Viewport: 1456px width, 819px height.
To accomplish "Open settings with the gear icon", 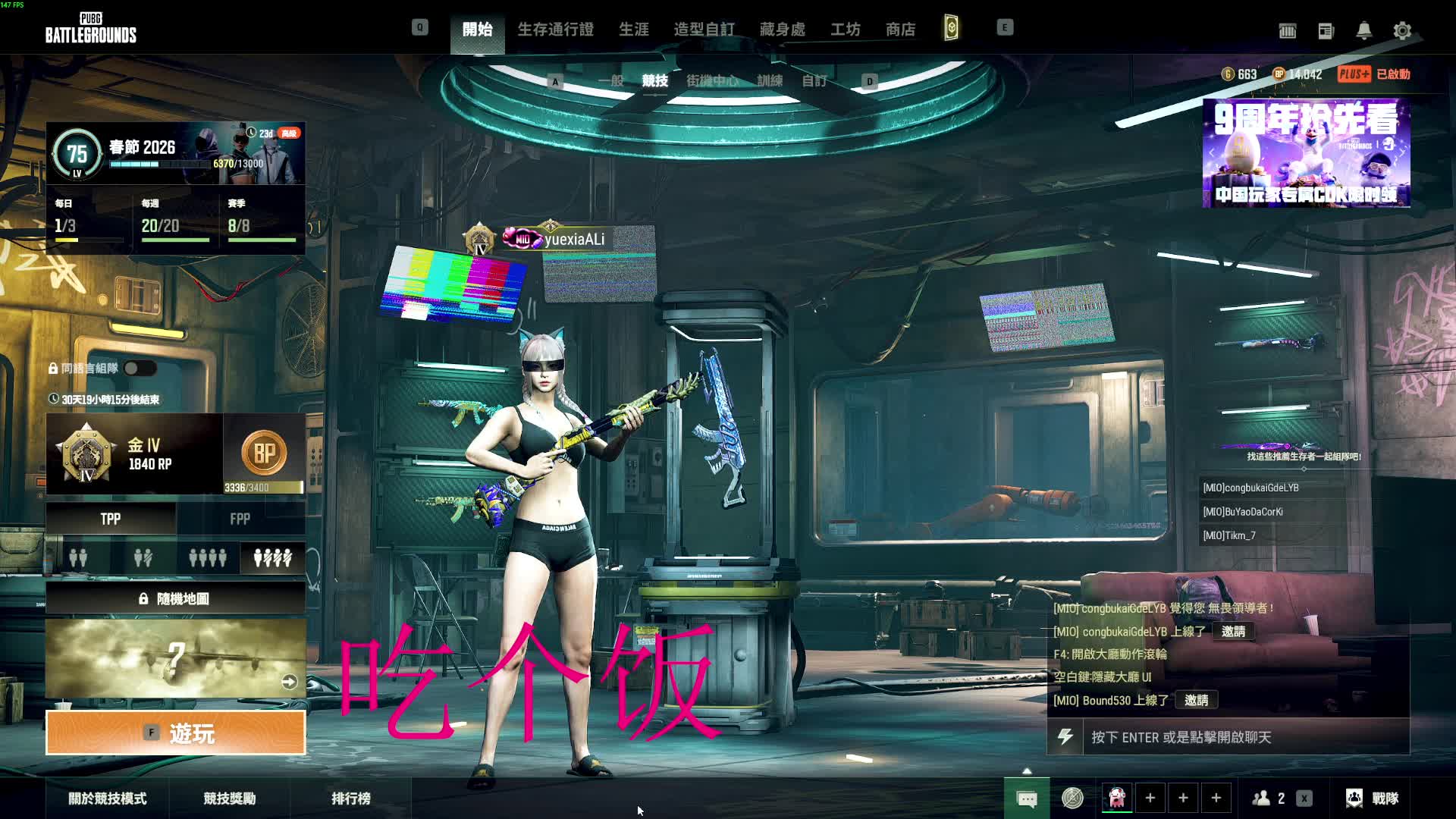I will 1402,31.
